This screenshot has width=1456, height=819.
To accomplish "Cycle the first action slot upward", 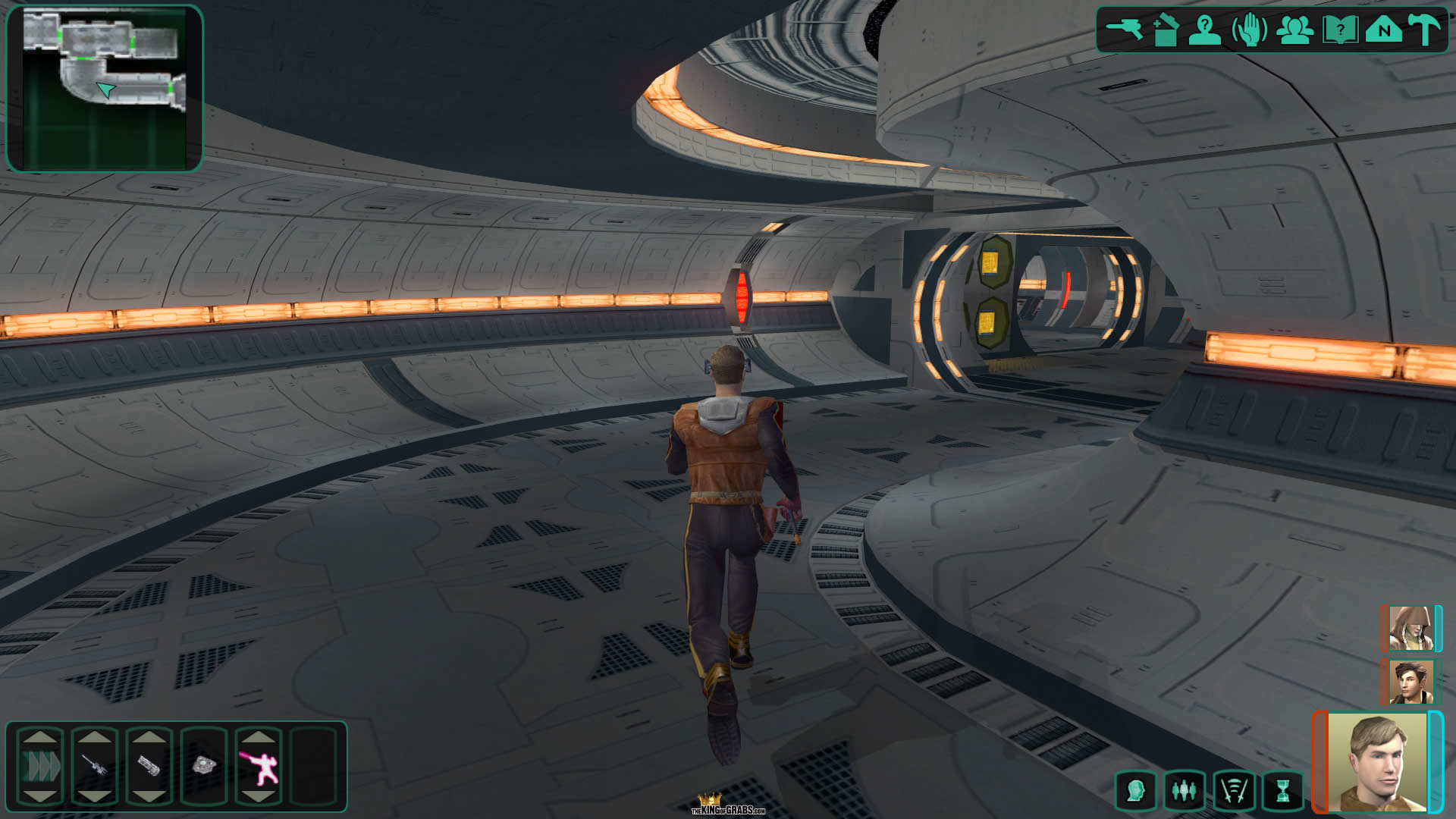I will 40,736.
